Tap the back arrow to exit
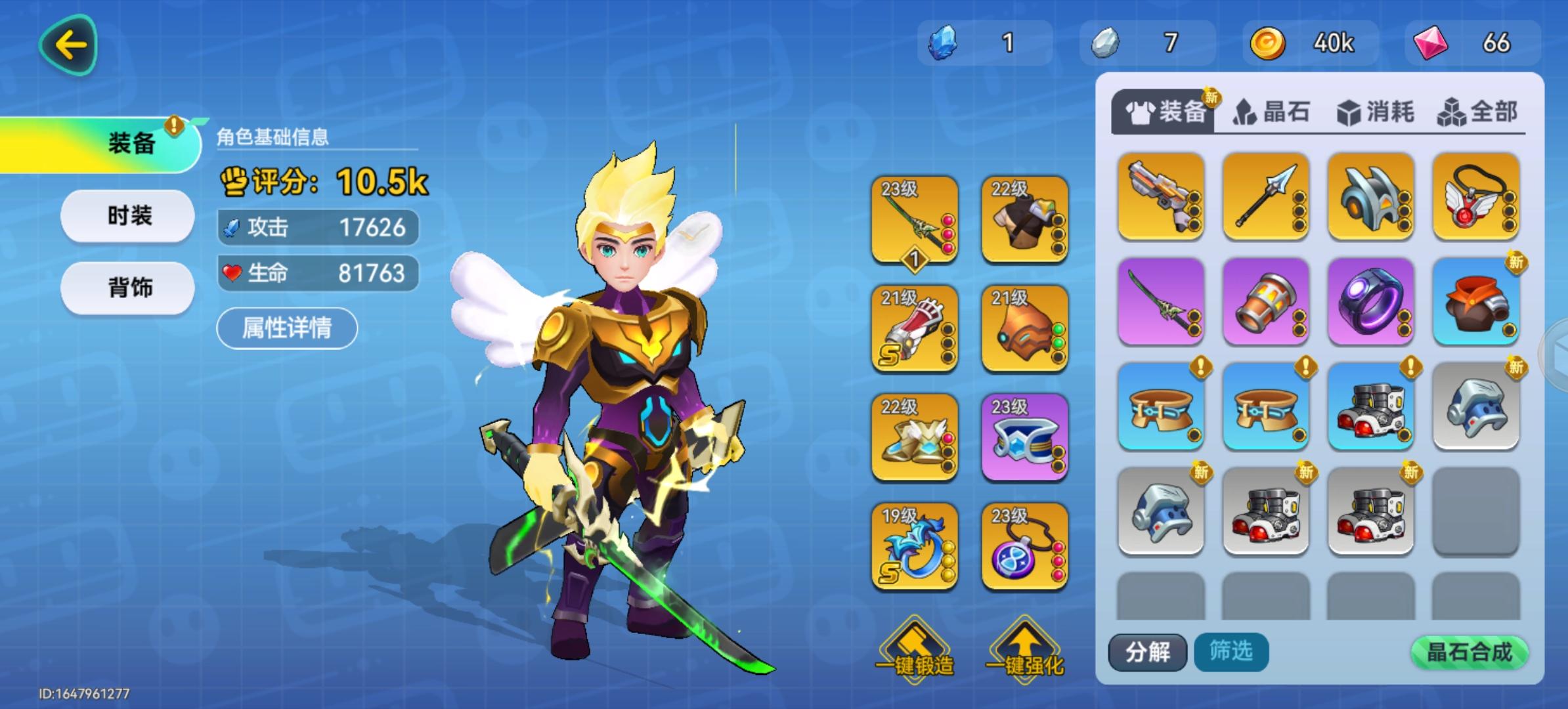The width and height of the screenshot is (1568, 709). click(69, 45)
